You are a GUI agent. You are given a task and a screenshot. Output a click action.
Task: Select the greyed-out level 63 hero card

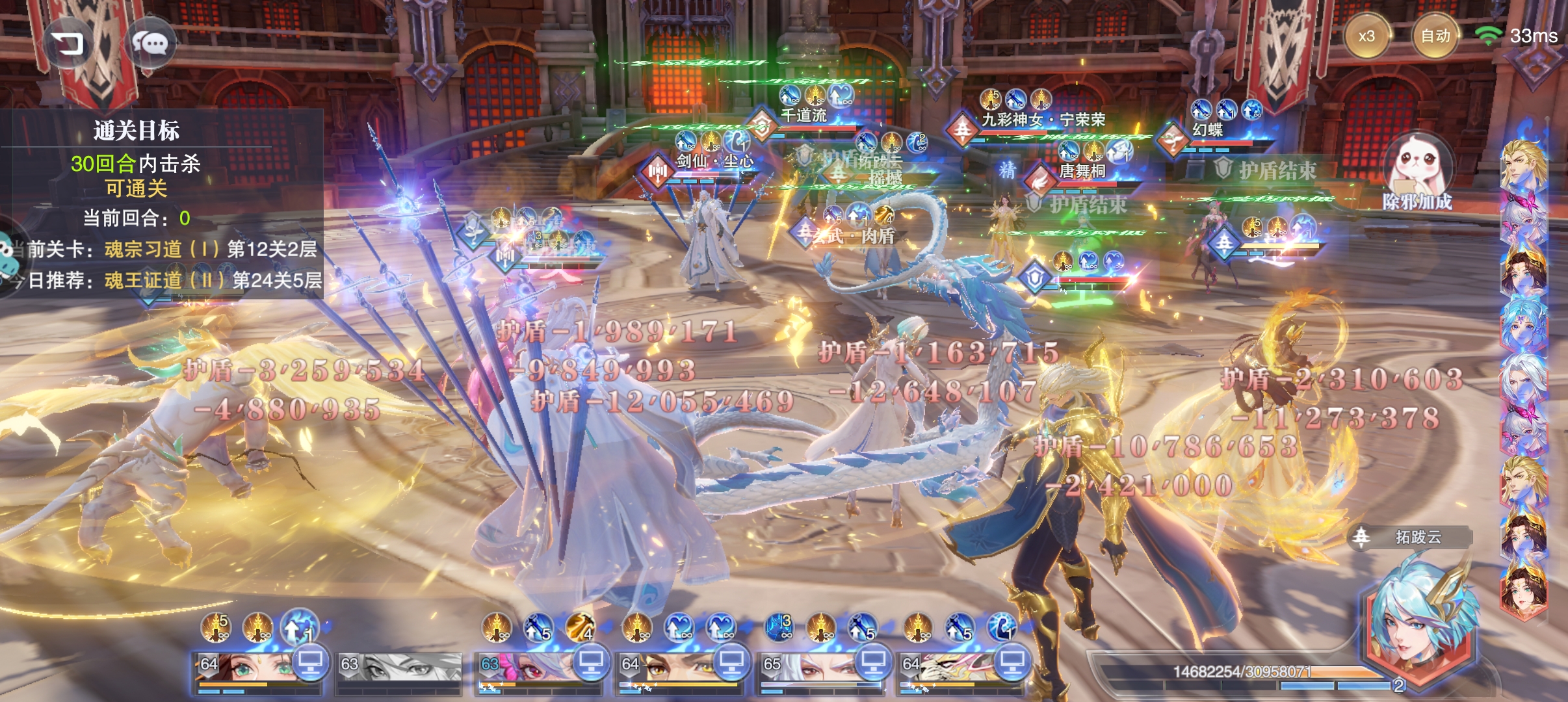point(399,669)
